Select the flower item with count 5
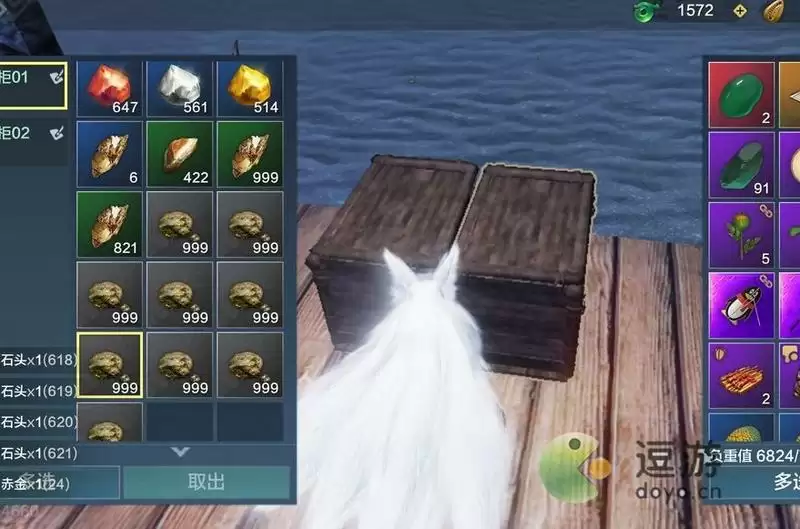Image resolution: width=800 pixels, height=529 pixels. (x=742, y=235)
